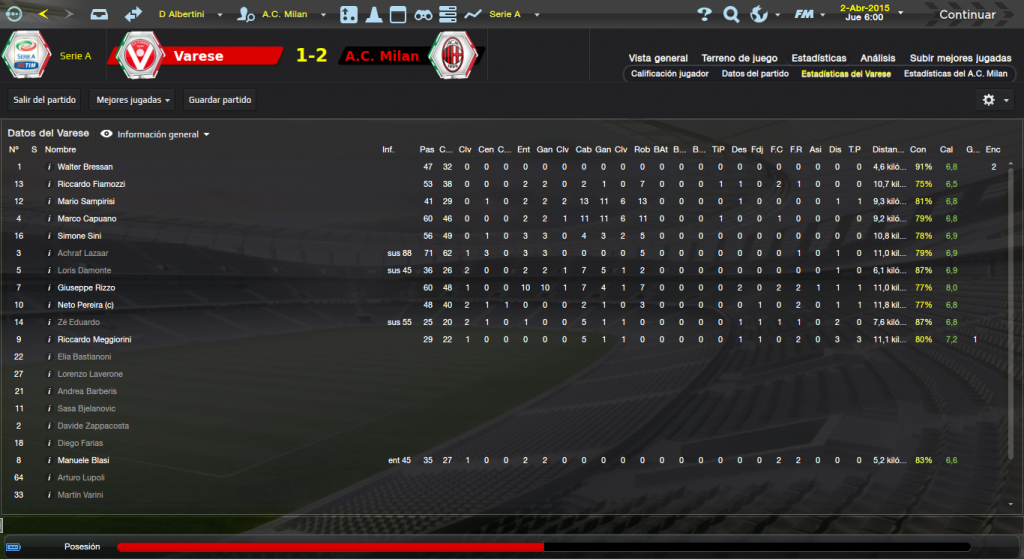Viewport: 1024px width, 559px height.
Task: Sort the table by the Cal column
Action: (x=946, y=149)
